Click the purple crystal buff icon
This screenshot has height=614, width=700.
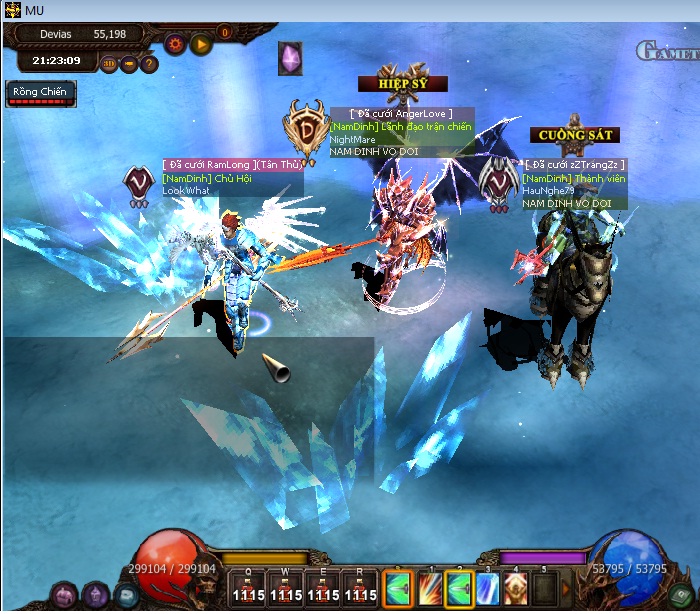pos(291,58)
